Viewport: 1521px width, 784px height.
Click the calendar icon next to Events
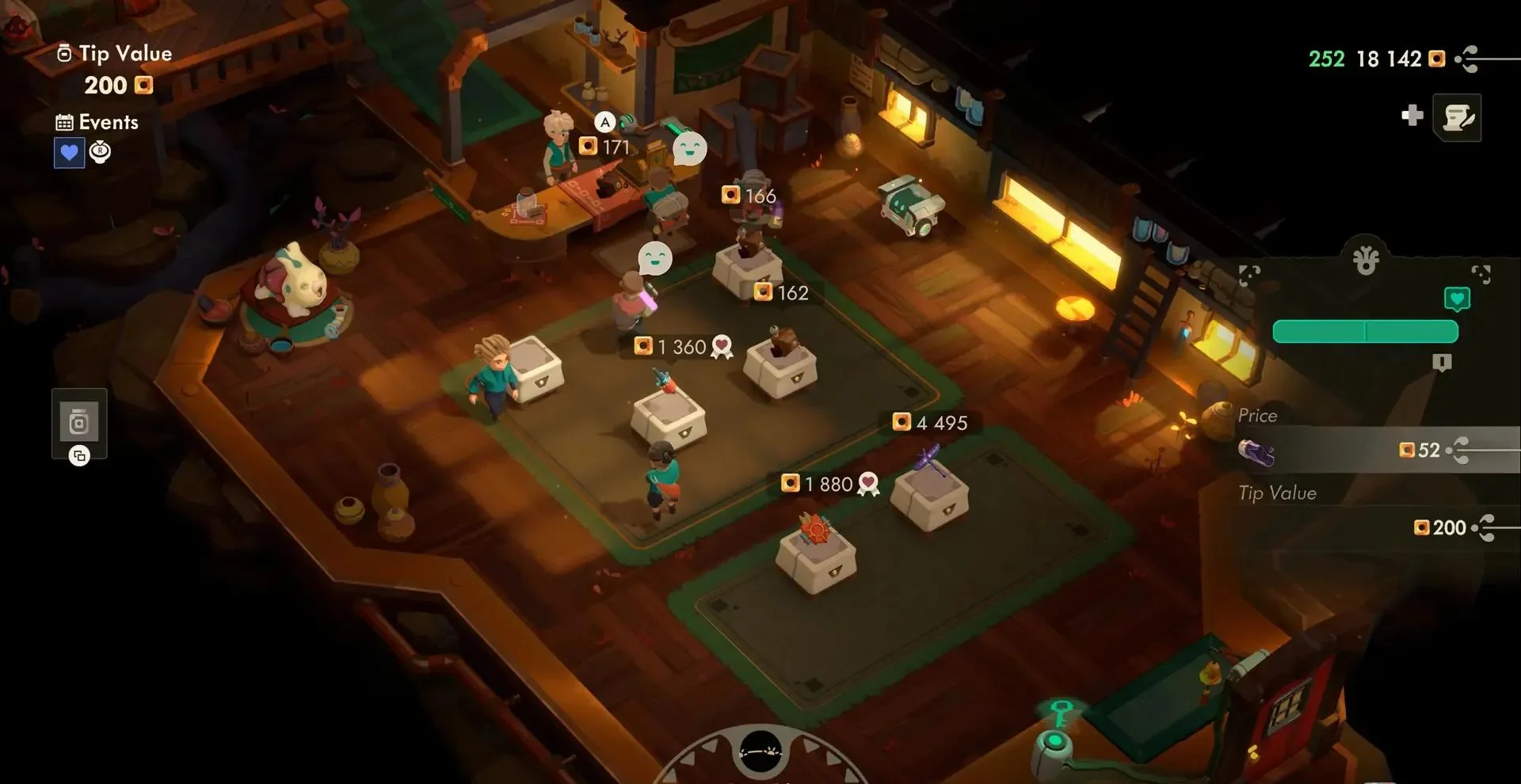click(x=64, y=123)
